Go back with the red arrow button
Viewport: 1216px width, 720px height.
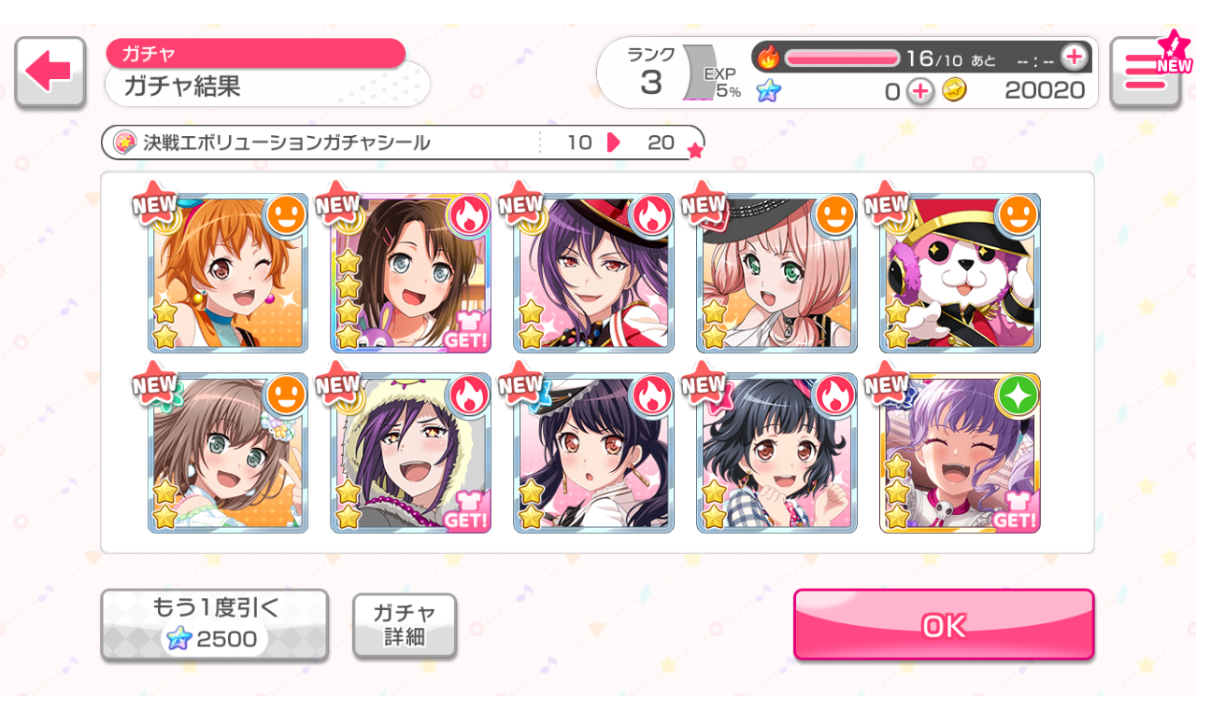[x=50, y=72]
